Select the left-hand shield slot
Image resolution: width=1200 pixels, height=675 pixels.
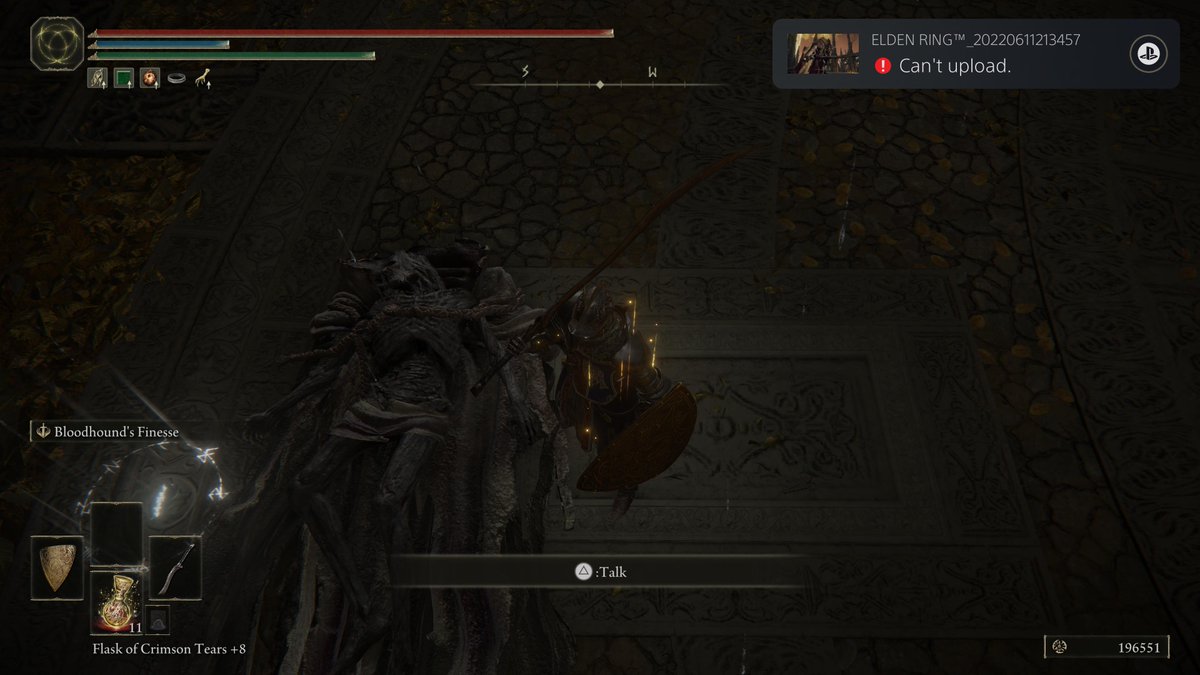(x=57, y=567)
